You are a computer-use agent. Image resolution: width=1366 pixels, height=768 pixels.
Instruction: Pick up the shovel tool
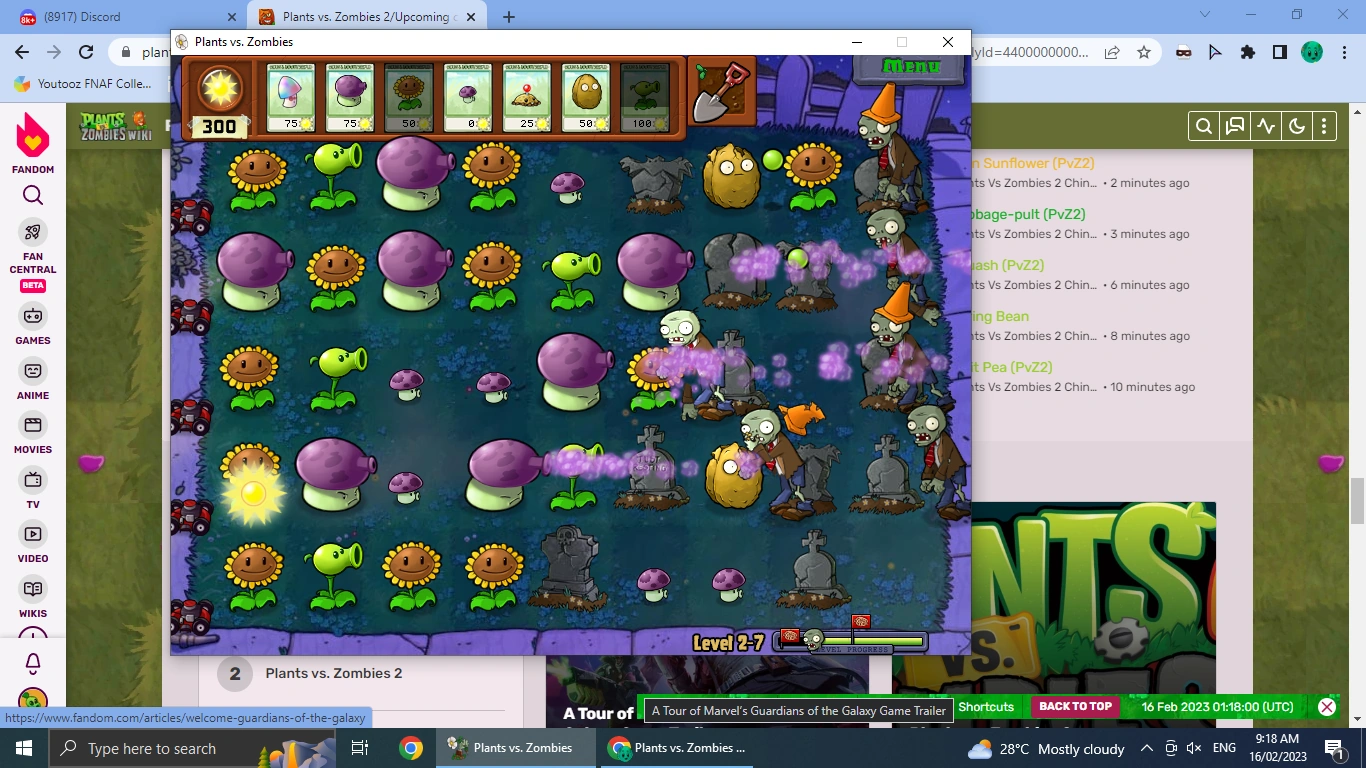[x=722, y=90]
